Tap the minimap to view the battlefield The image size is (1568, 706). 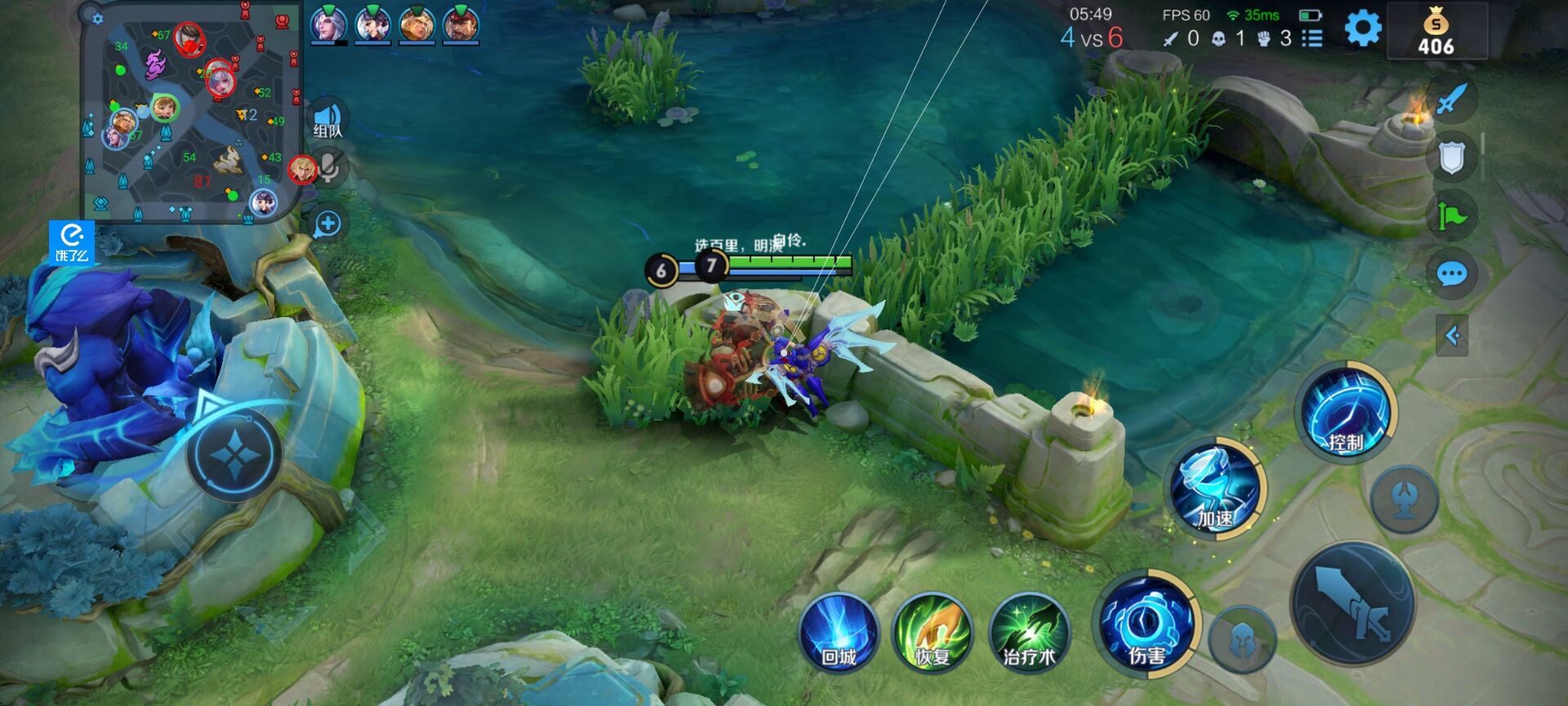[x=190, y=112]
